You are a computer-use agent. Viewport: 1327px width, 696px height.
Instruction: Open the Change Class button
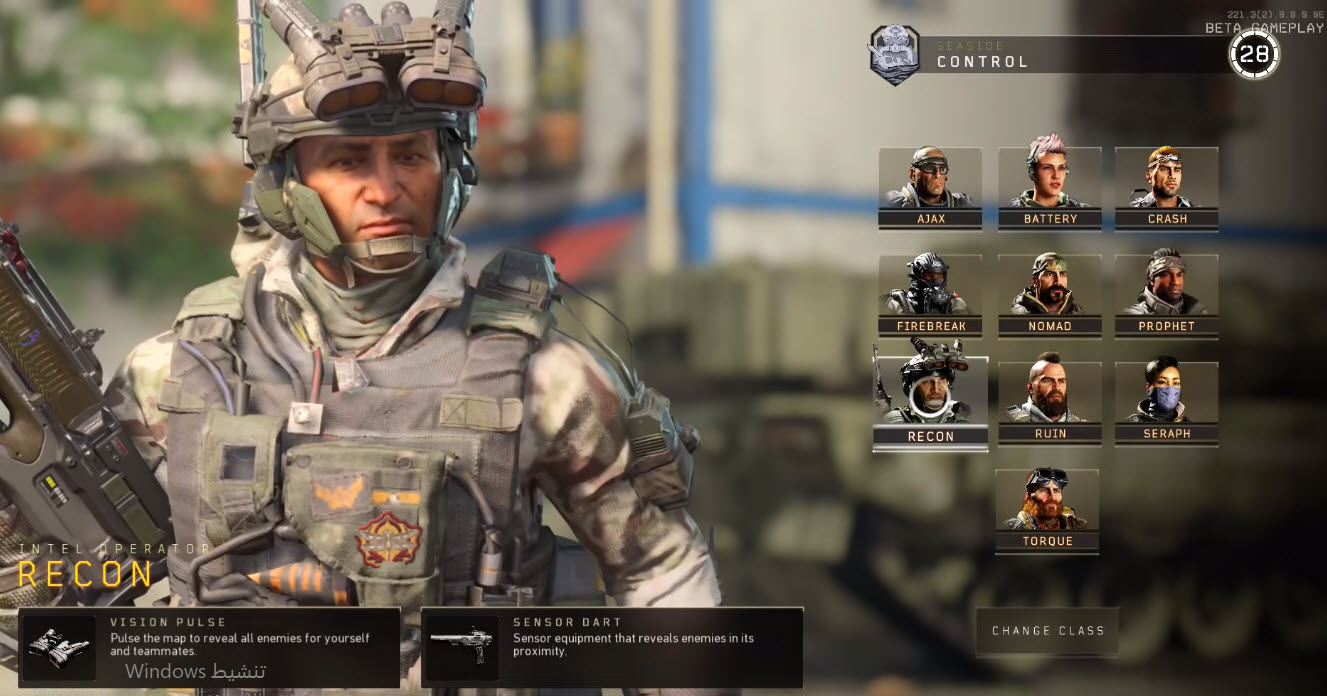point(1047,631)
